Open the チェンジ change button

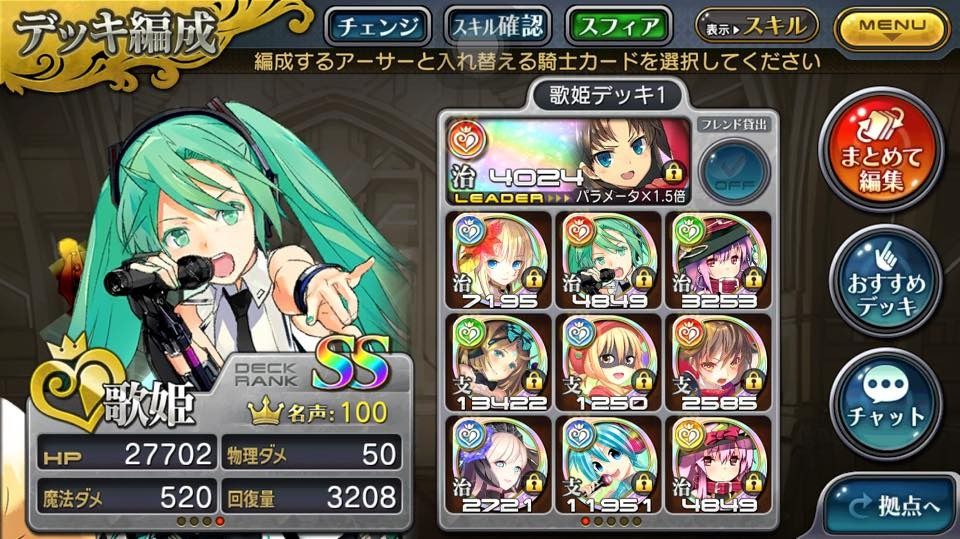tap(378, 25)
